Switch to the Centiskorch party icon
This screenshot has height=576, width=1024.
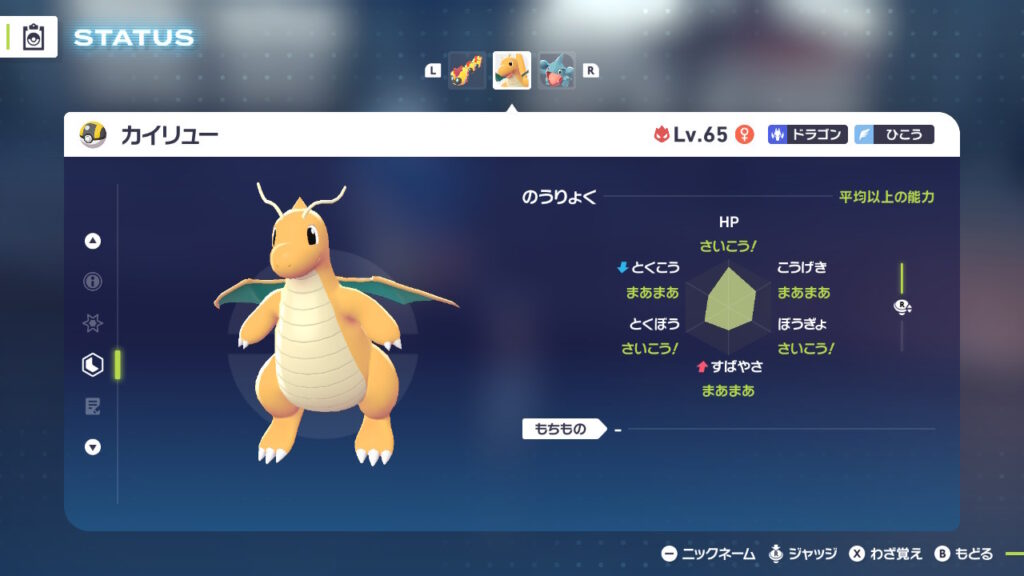(467, 71)
